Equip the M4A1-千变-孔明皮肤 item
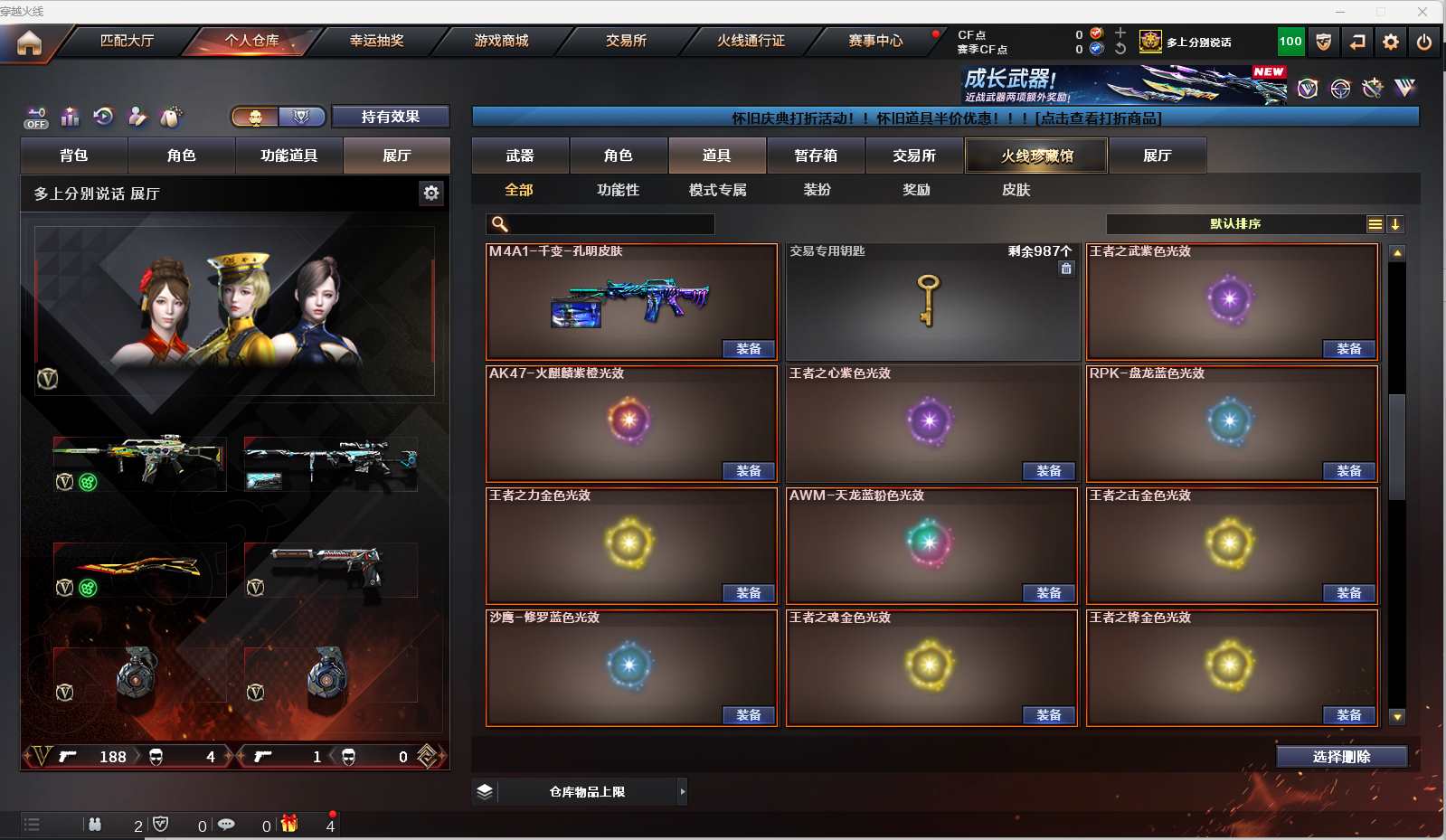 pyautogui.click(x=748, y=349)
